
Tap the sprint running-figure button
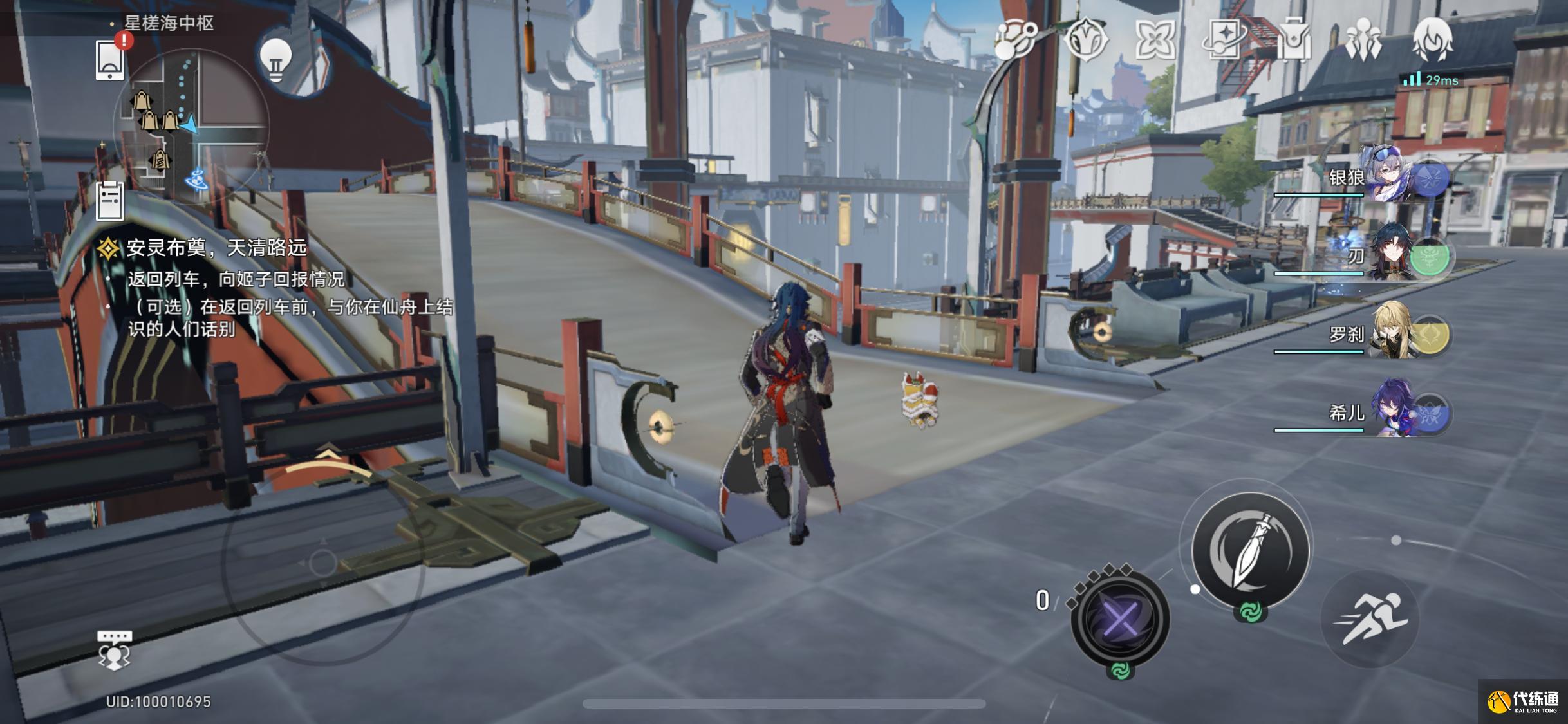click(1371, 619)
